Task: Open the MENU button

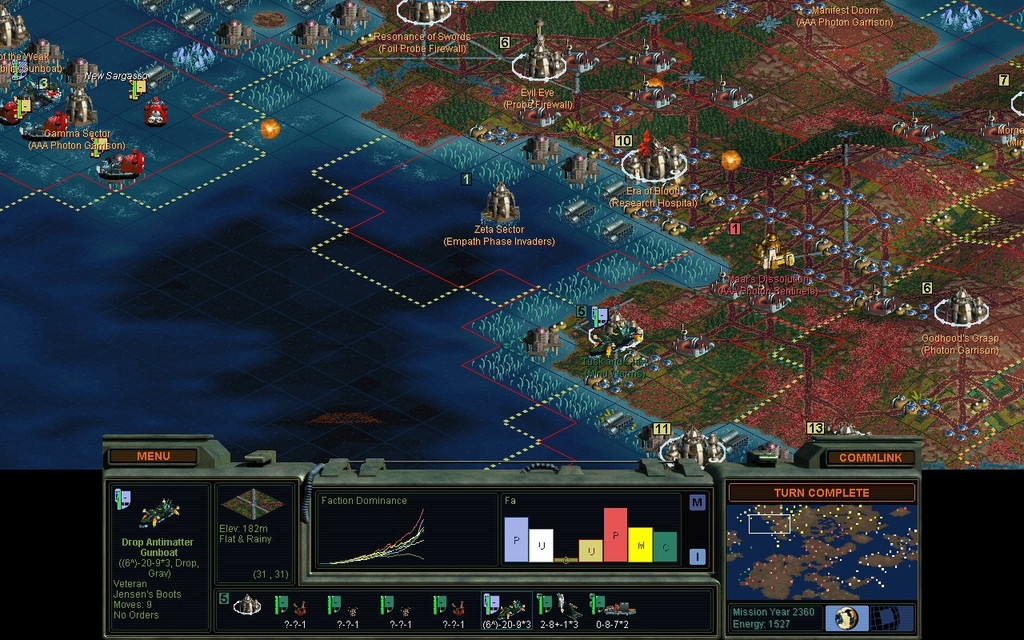Action: coord(153,456)
